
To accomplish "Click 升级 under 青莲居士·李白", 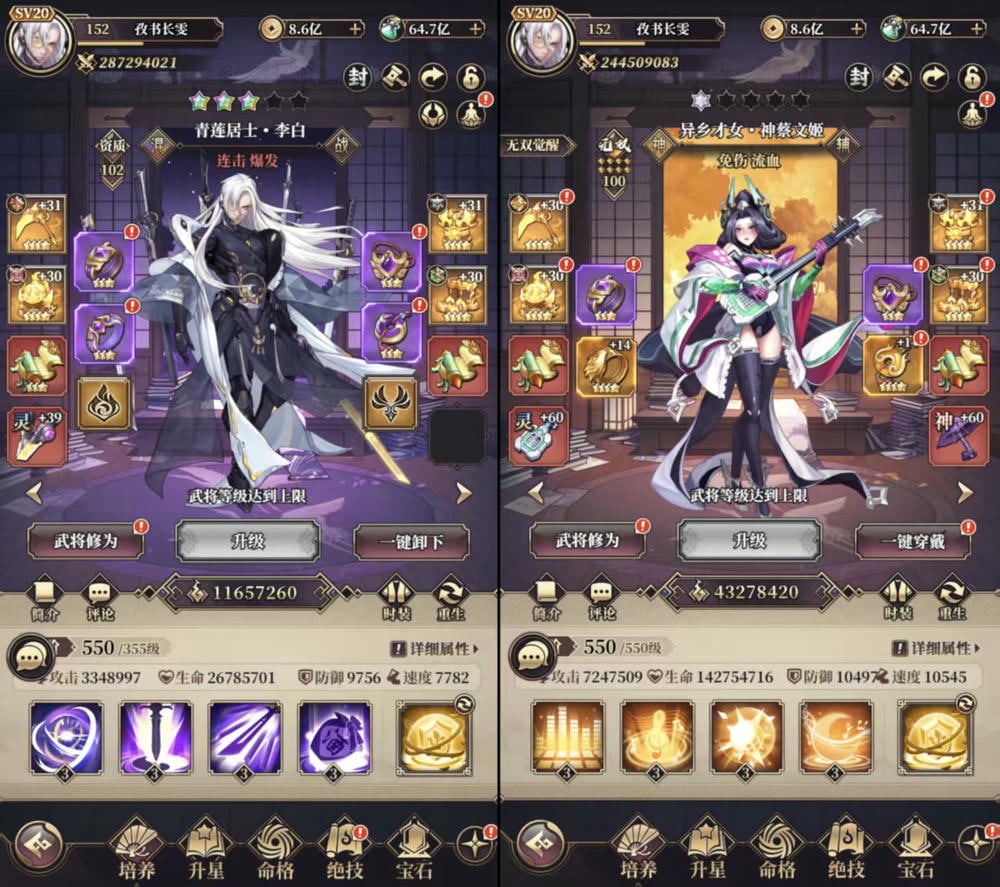I will [x=247, y=541].
